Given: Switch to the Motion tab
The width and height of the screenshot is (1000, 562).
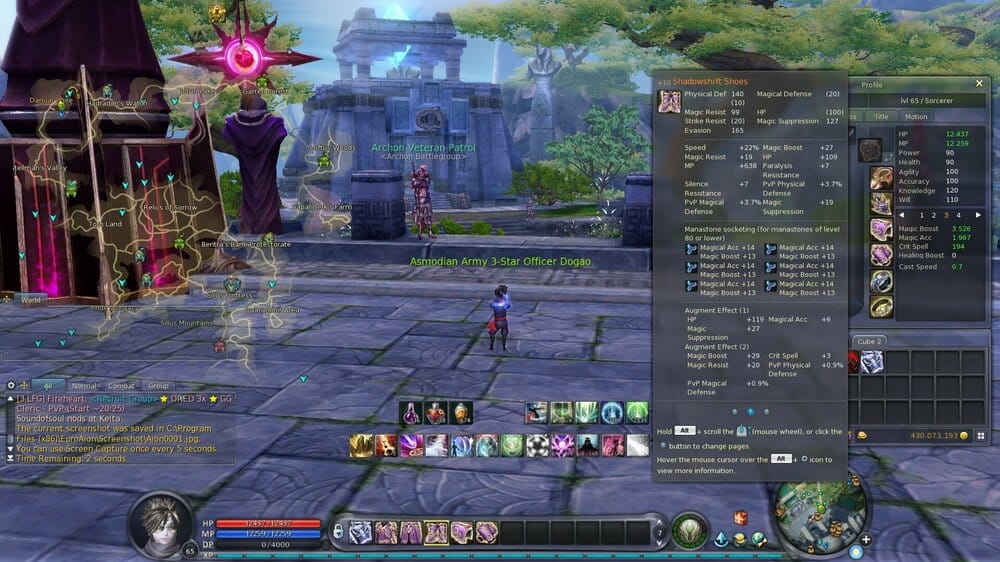Looking at the screenshot, I should [x=916, y=116].
